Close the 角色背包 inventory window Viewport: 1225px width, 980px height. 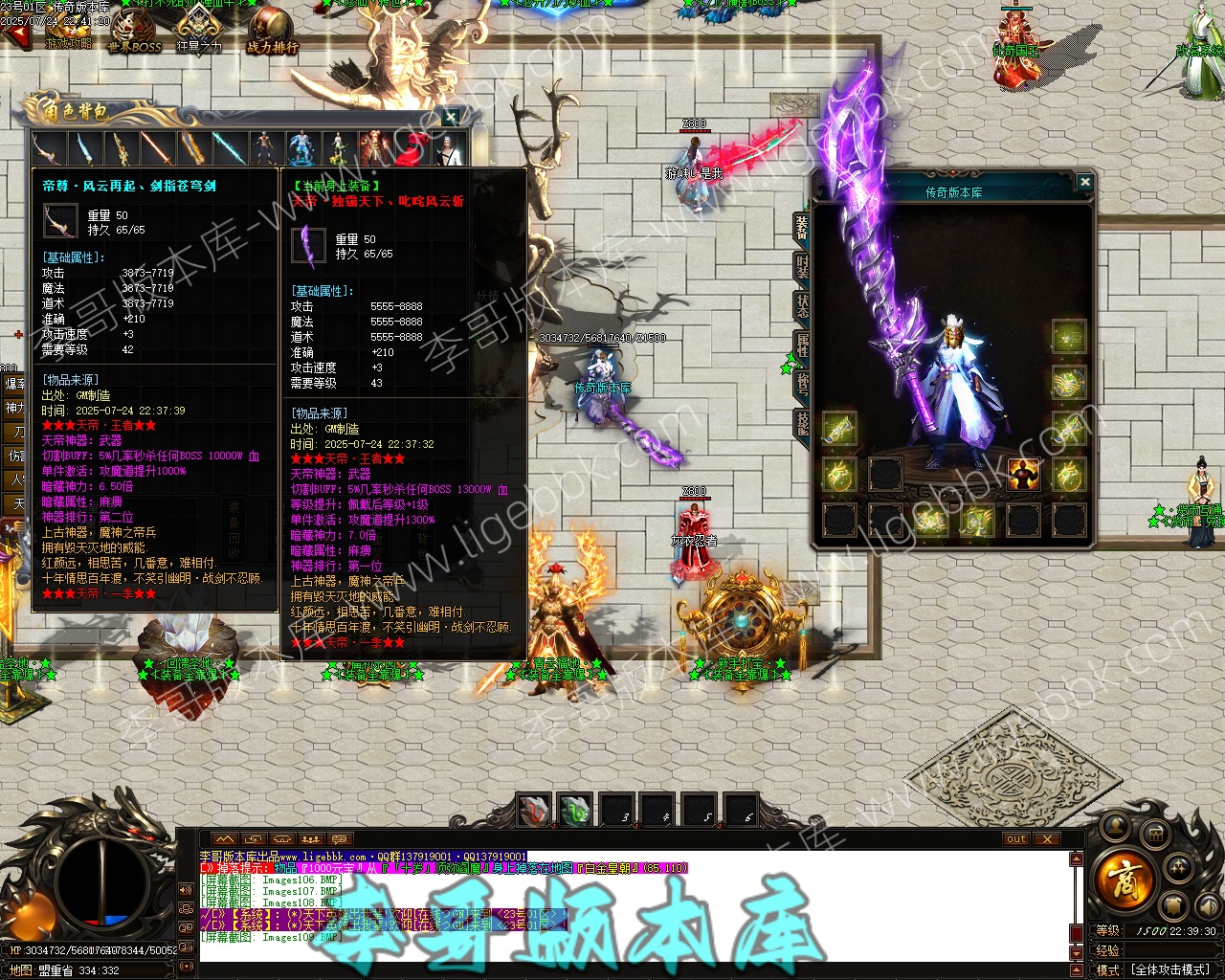click(451, 117)
